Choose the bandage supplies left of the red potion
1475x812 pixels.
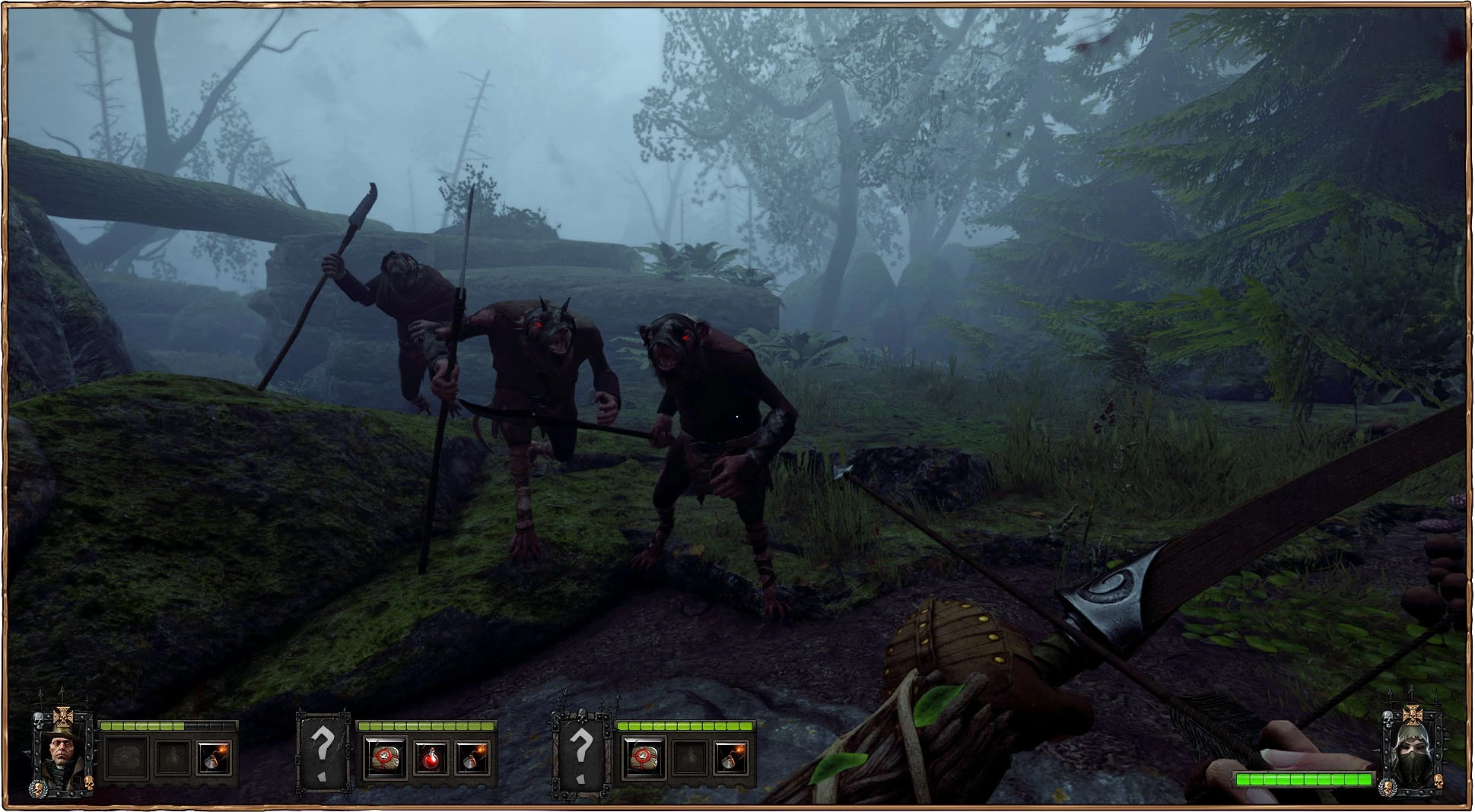(x=383, y=759)
